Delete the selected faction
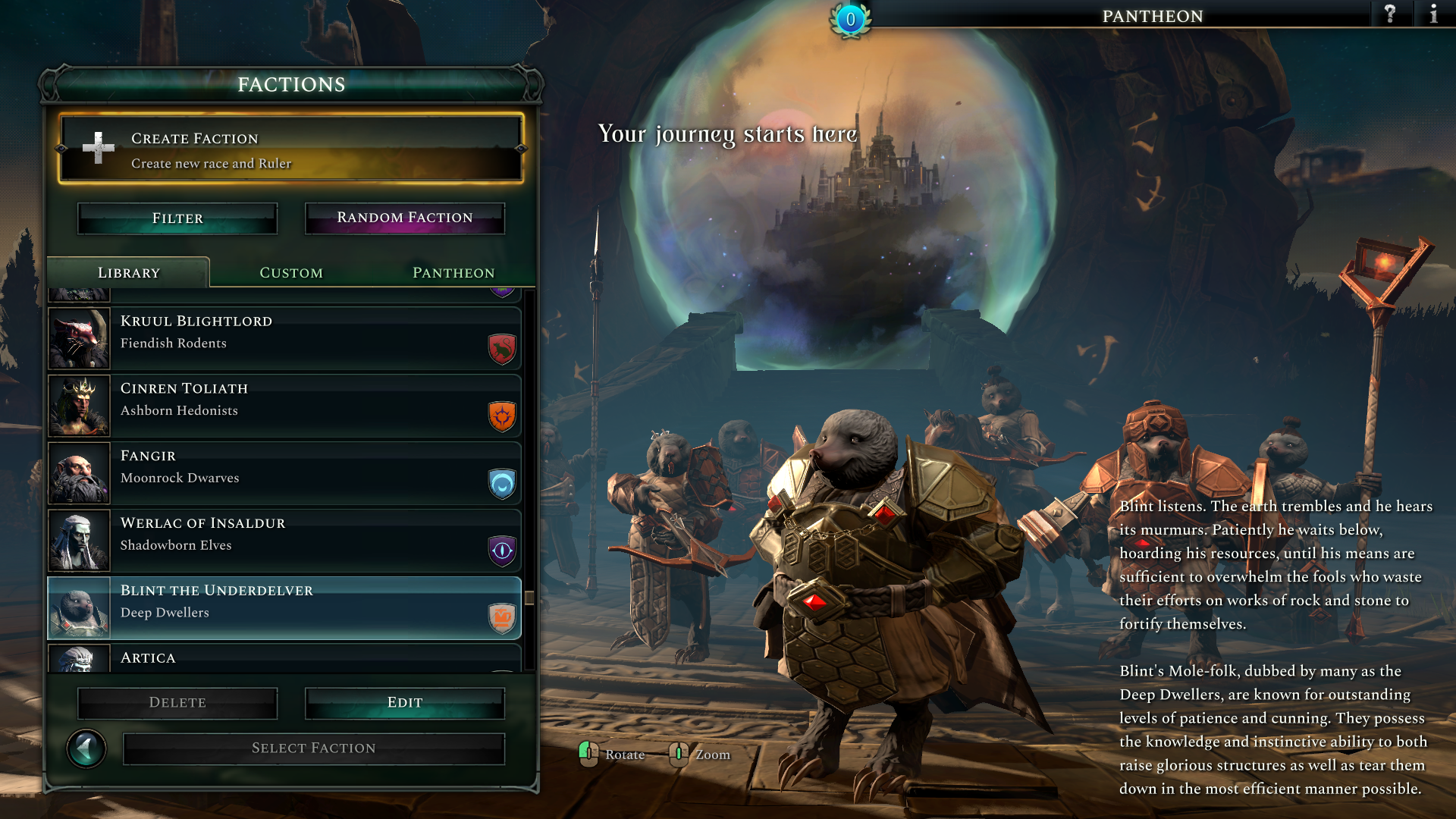Image resolution: width=1456 pixels, height=819 pixels. point(177,703)
